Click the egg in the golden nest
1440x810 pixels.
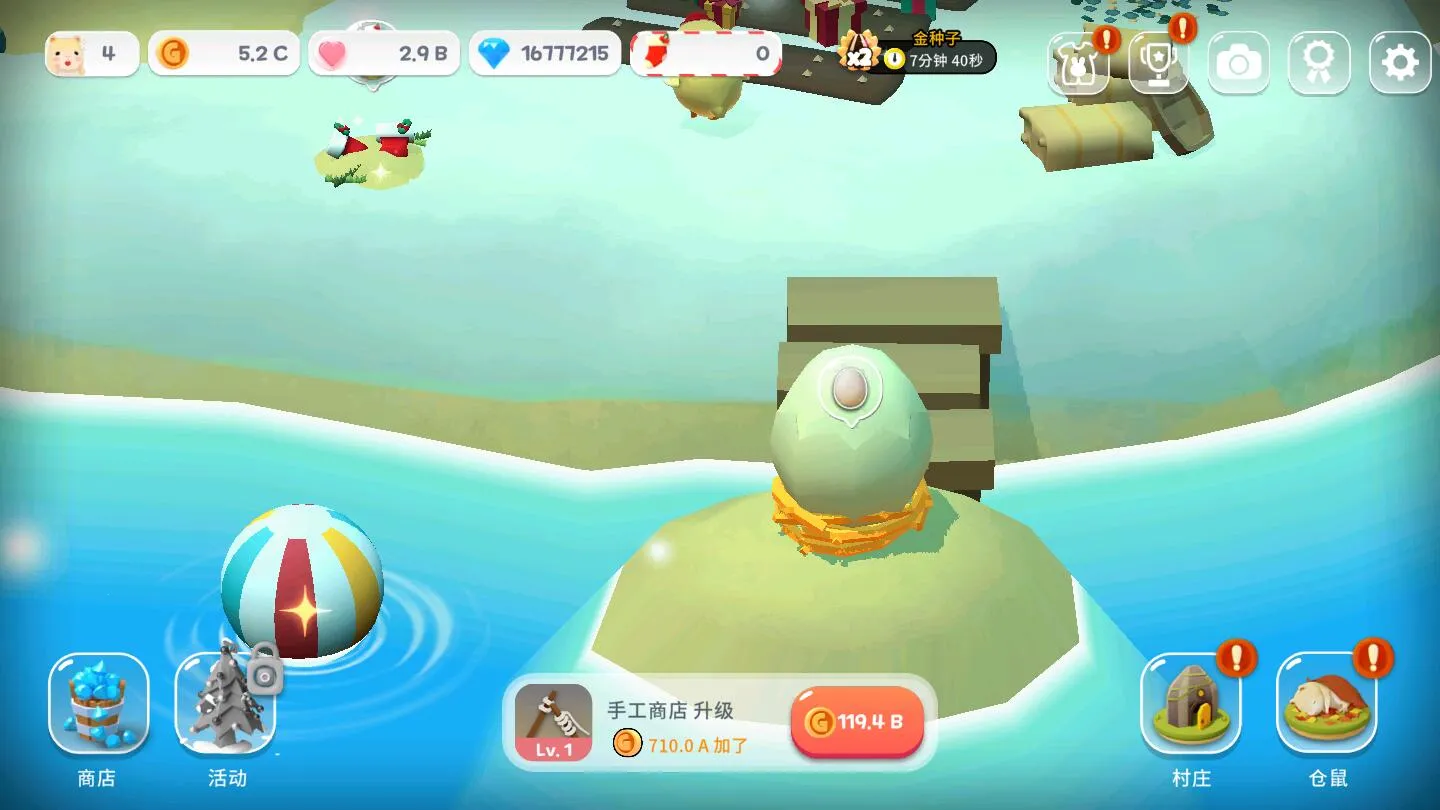click(x=848, y=440)
